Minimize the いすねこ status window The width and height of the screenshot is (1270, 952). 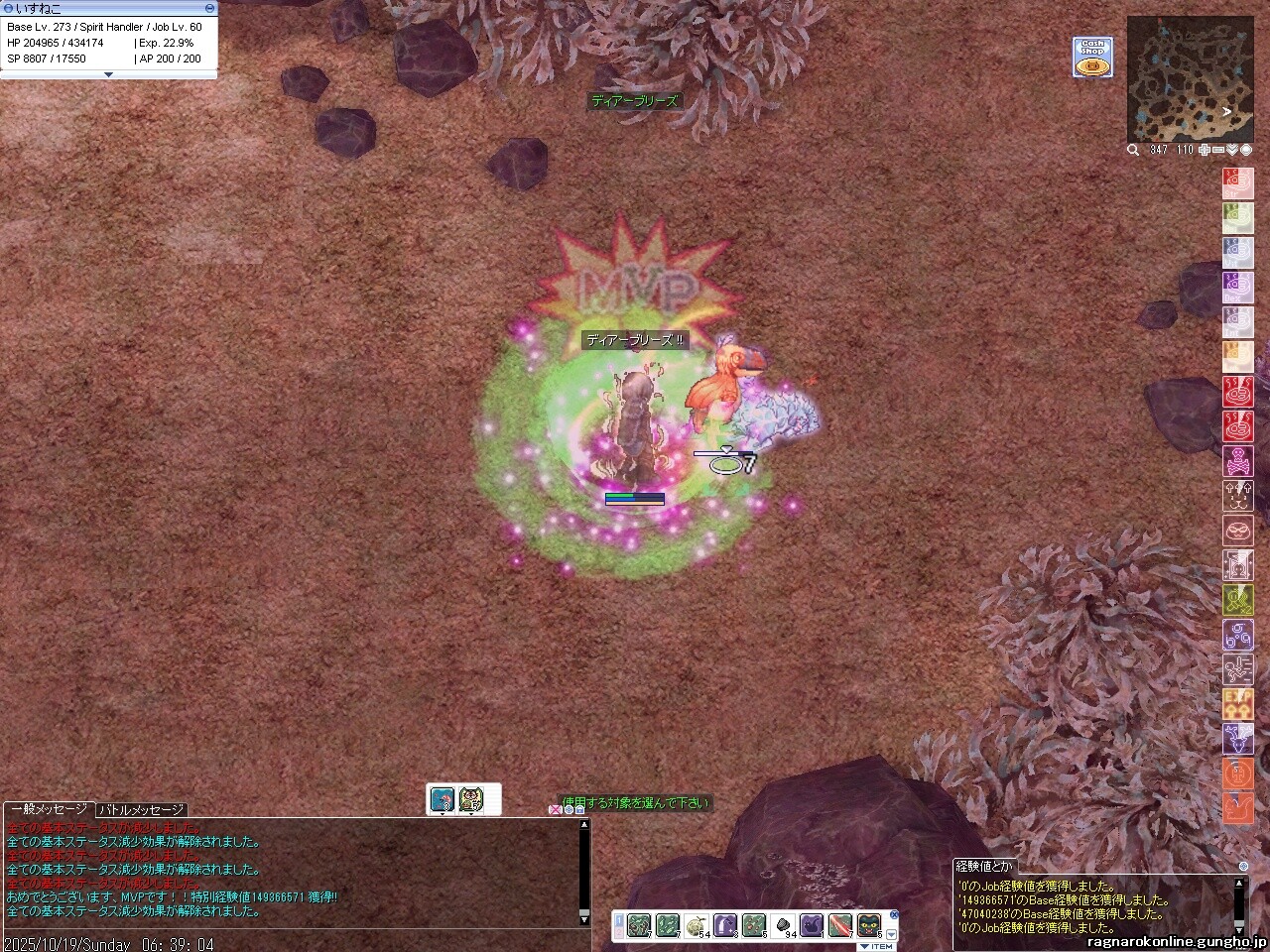point(209,8)
